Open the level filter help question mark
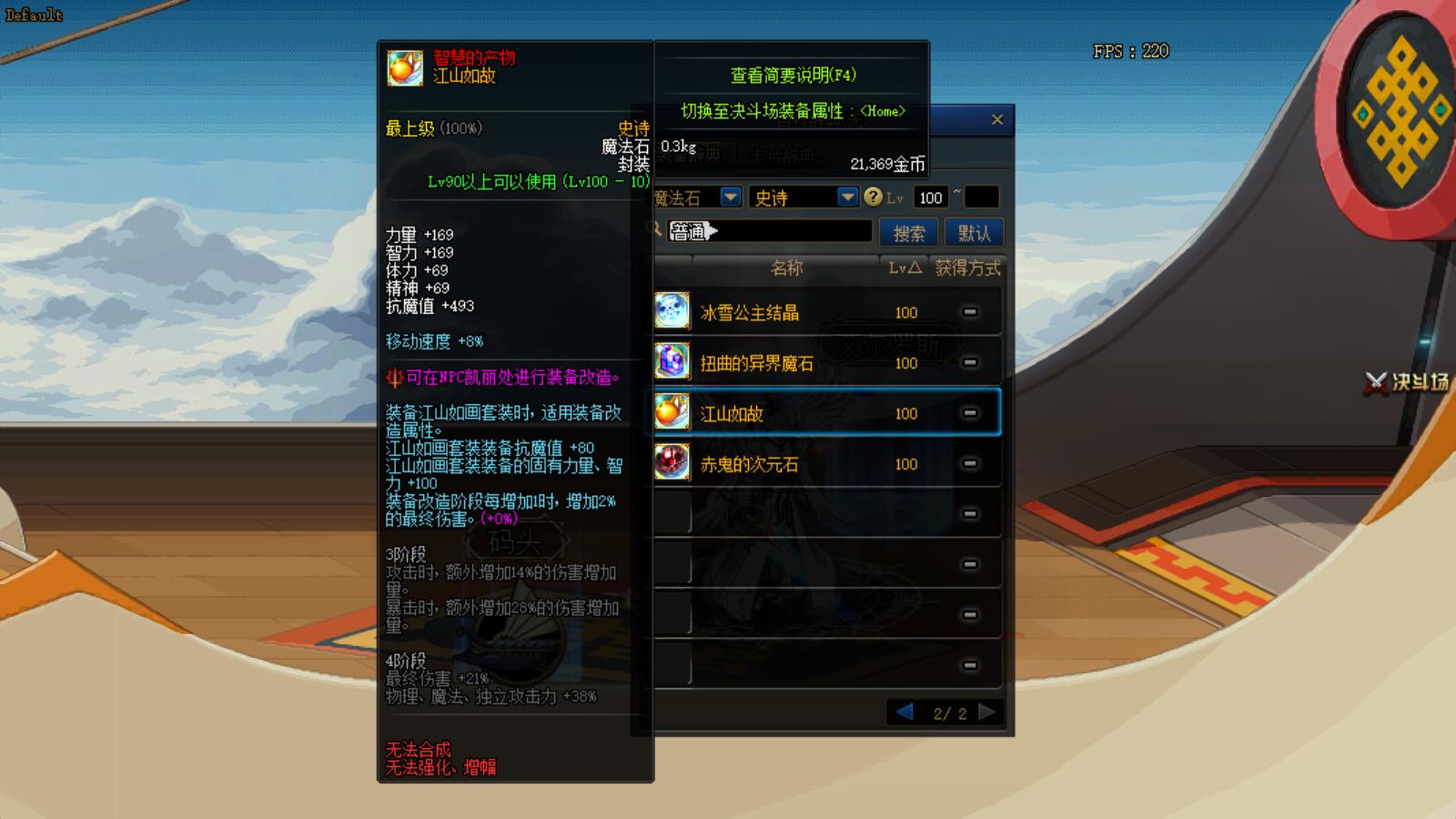 click(873, 197)
